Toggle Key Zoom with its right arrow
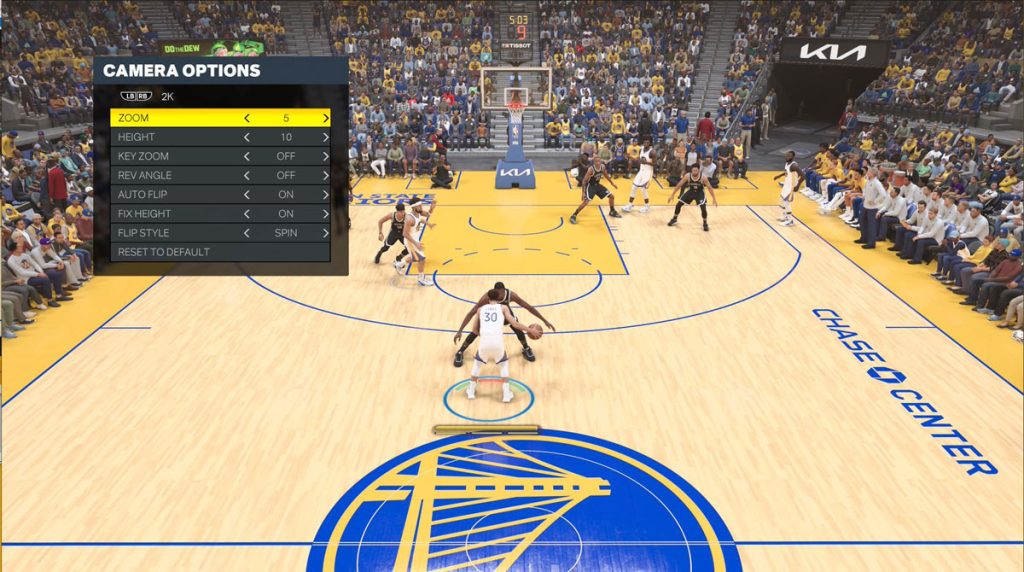Viewport: 1024px width, 572px height. pyautogui.click(x=325, y=156)
